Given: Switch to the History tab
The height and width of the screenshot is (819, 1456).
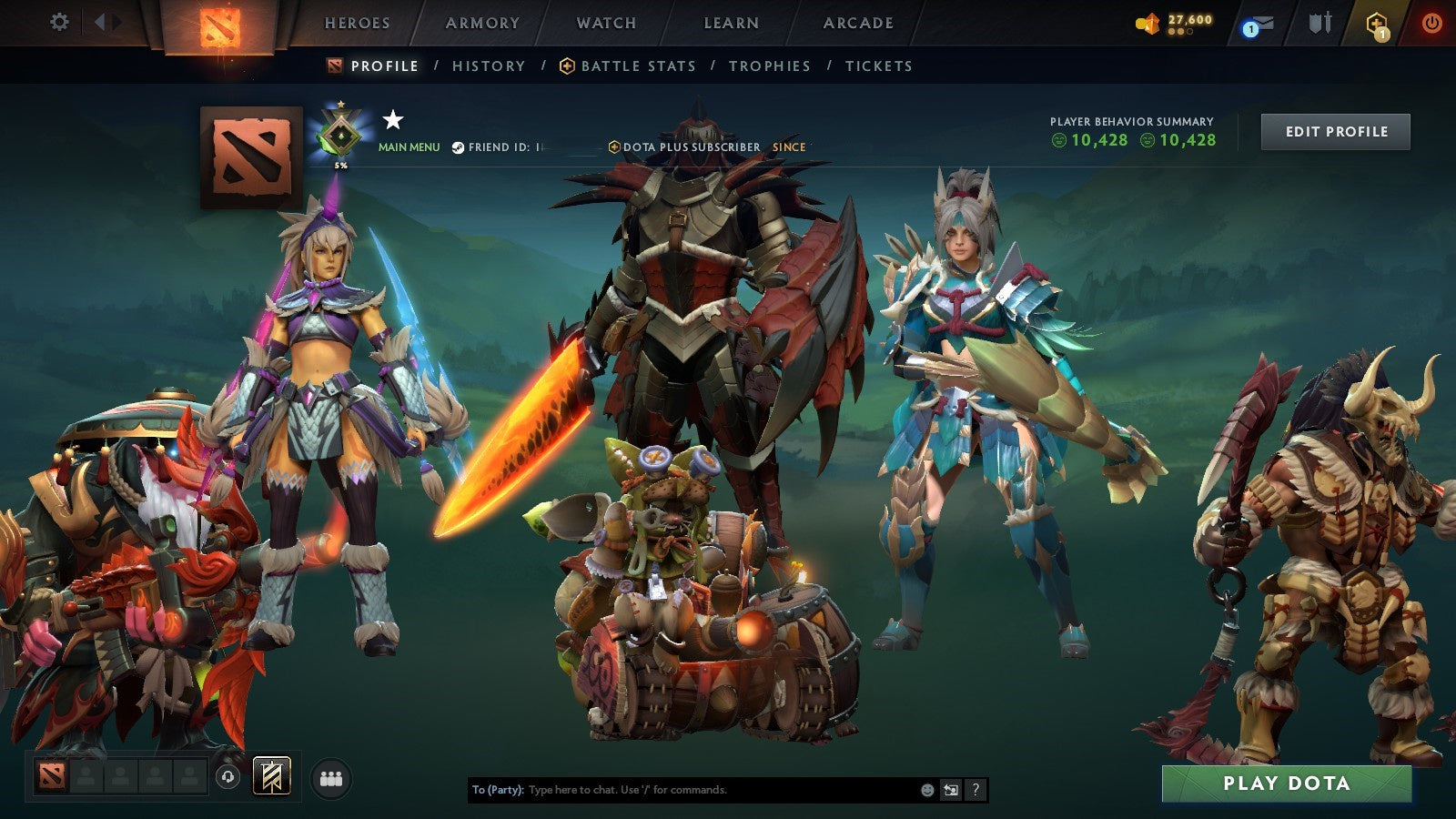Looking at the screenshot, I should tap(489, 66).
